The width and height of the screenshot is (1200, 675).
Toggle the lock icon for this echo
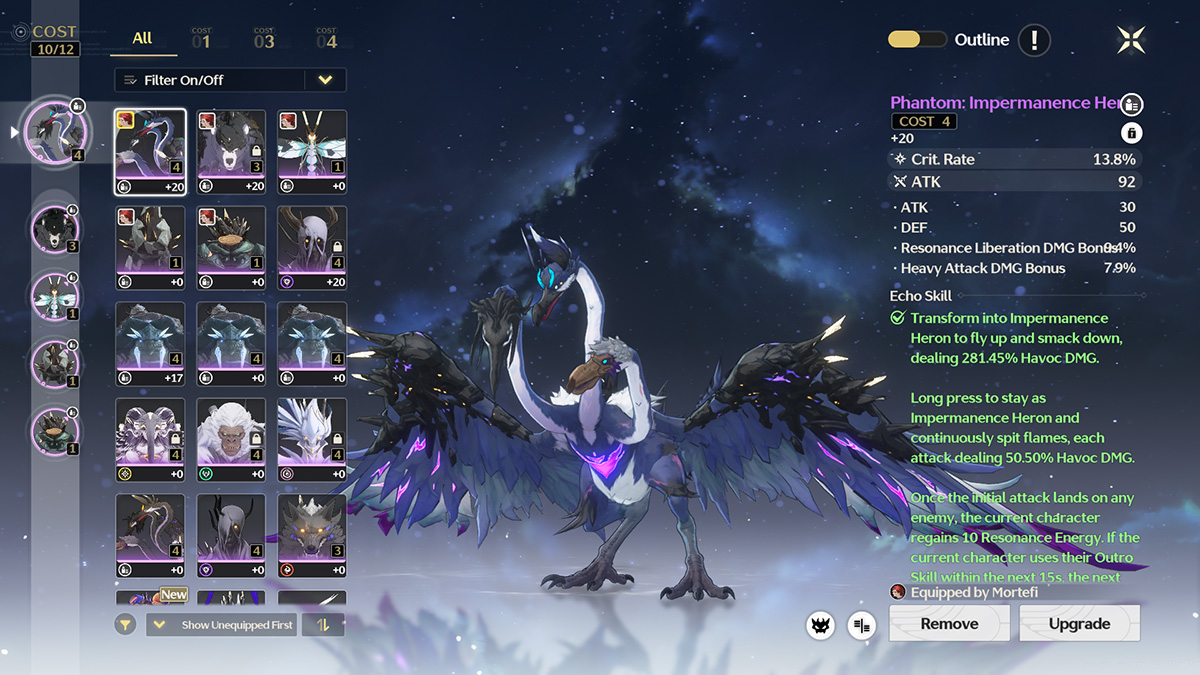point(1131,133)
